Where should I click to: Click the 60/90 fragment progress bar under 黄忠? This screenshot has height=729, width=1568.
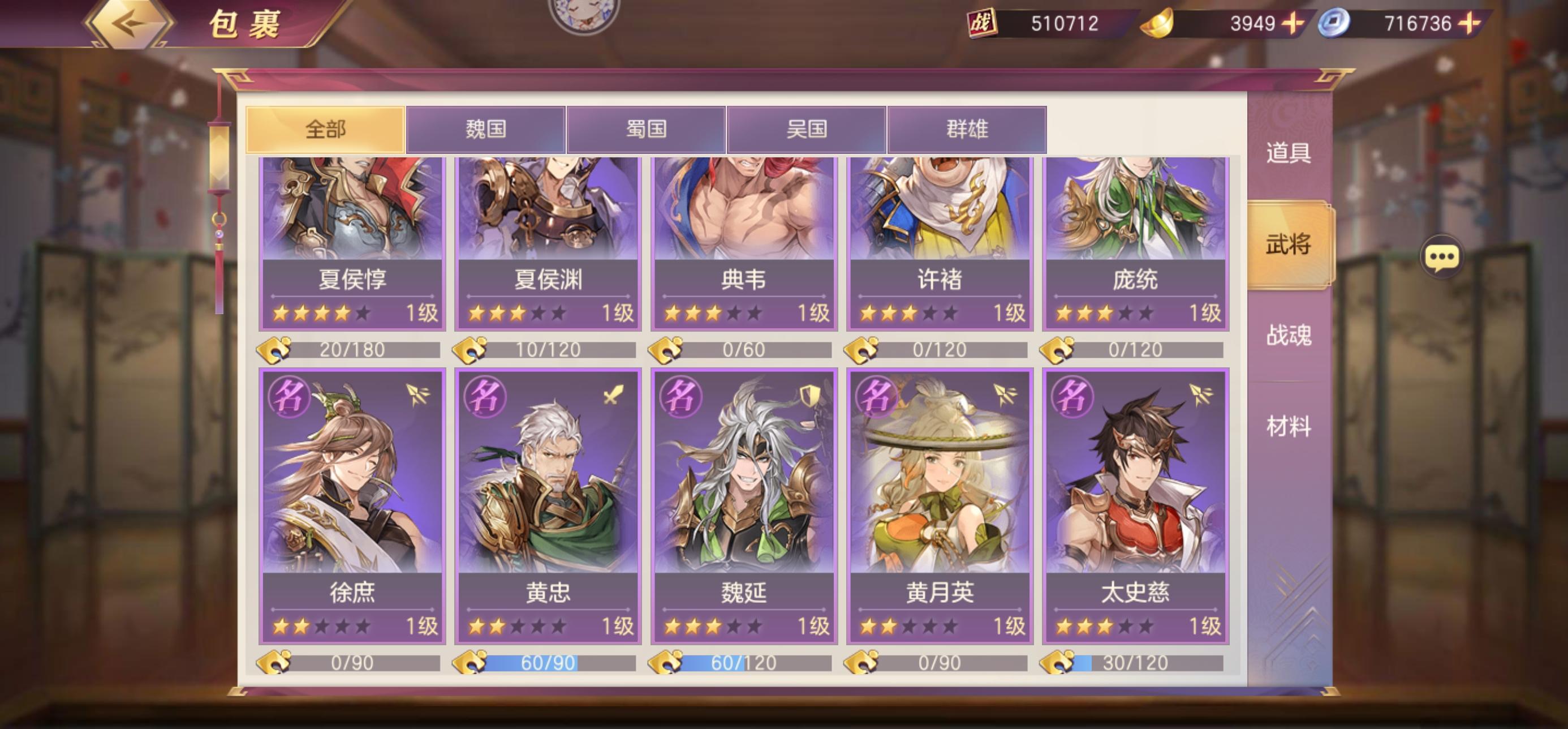548,663
